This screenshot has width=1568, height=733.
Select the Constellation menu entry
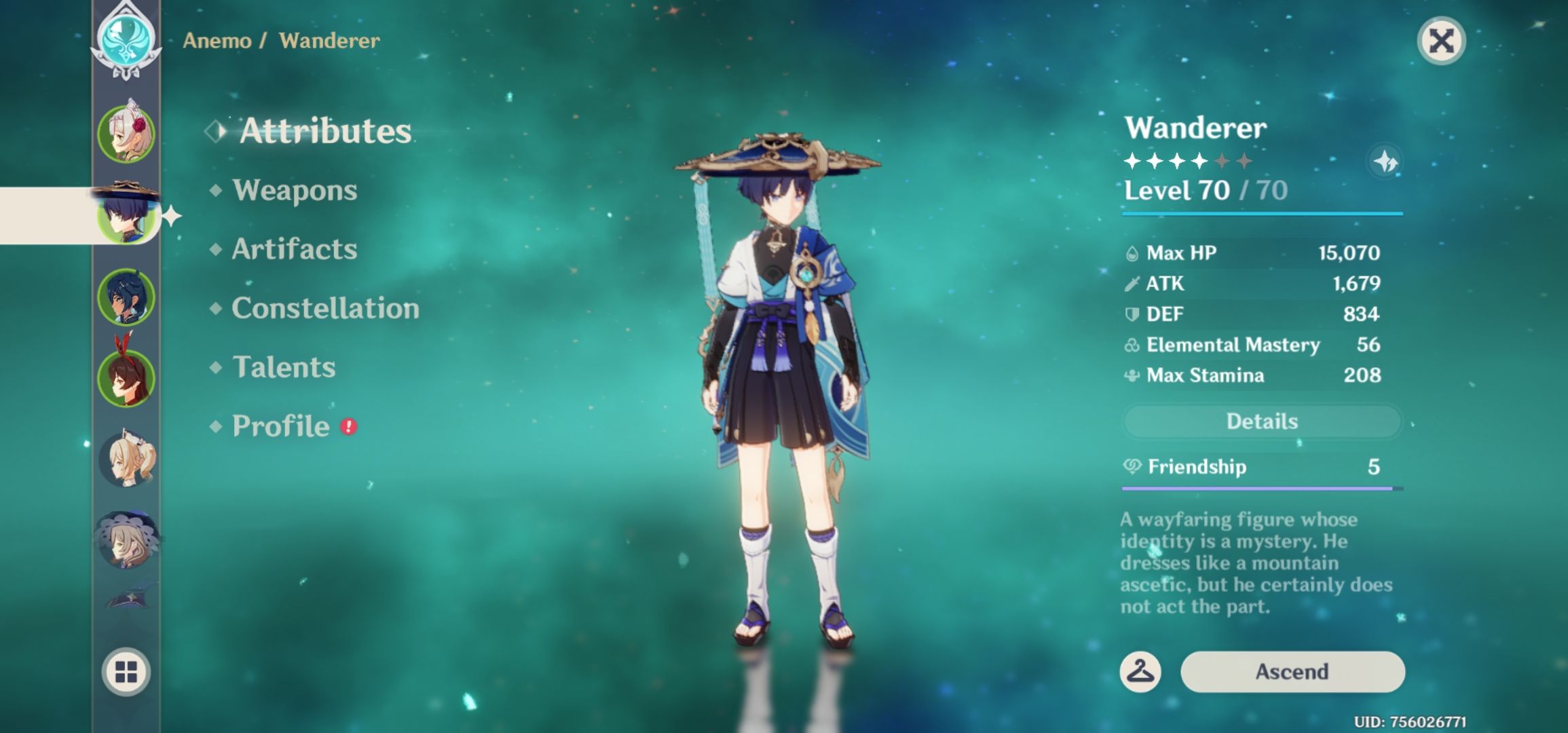pos(324,309)
